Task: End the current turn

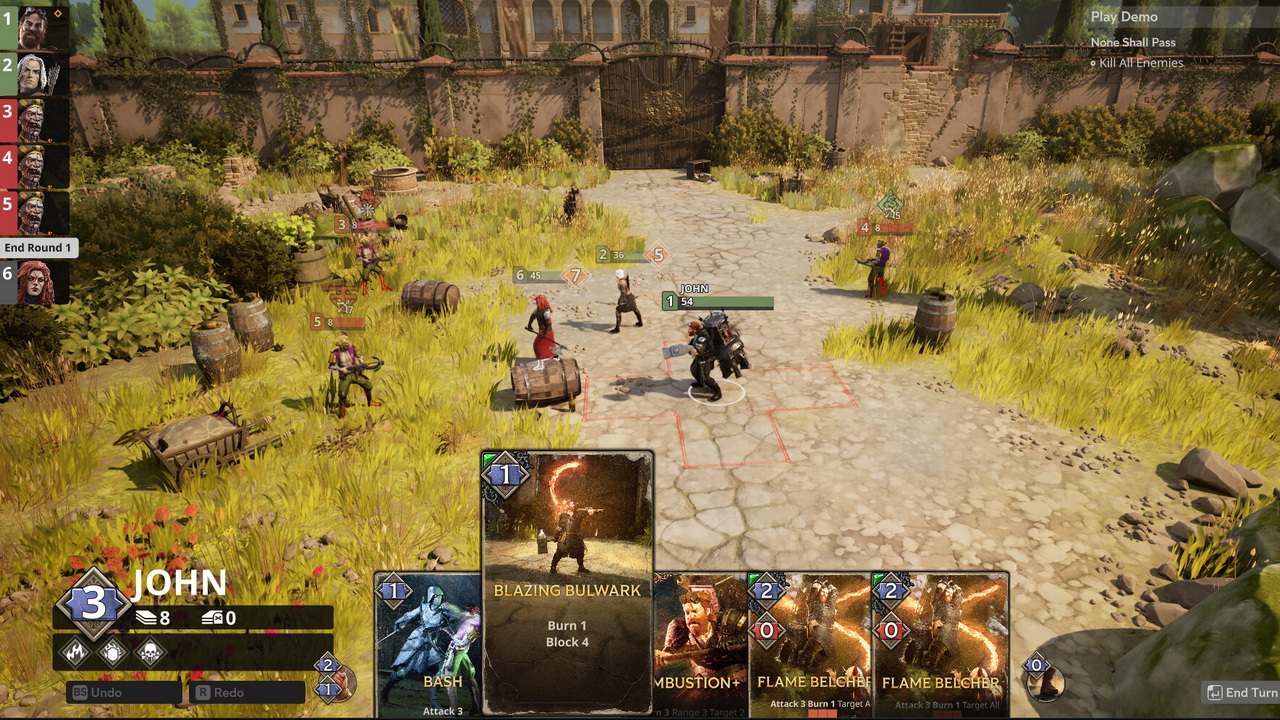Action: 1242,692
